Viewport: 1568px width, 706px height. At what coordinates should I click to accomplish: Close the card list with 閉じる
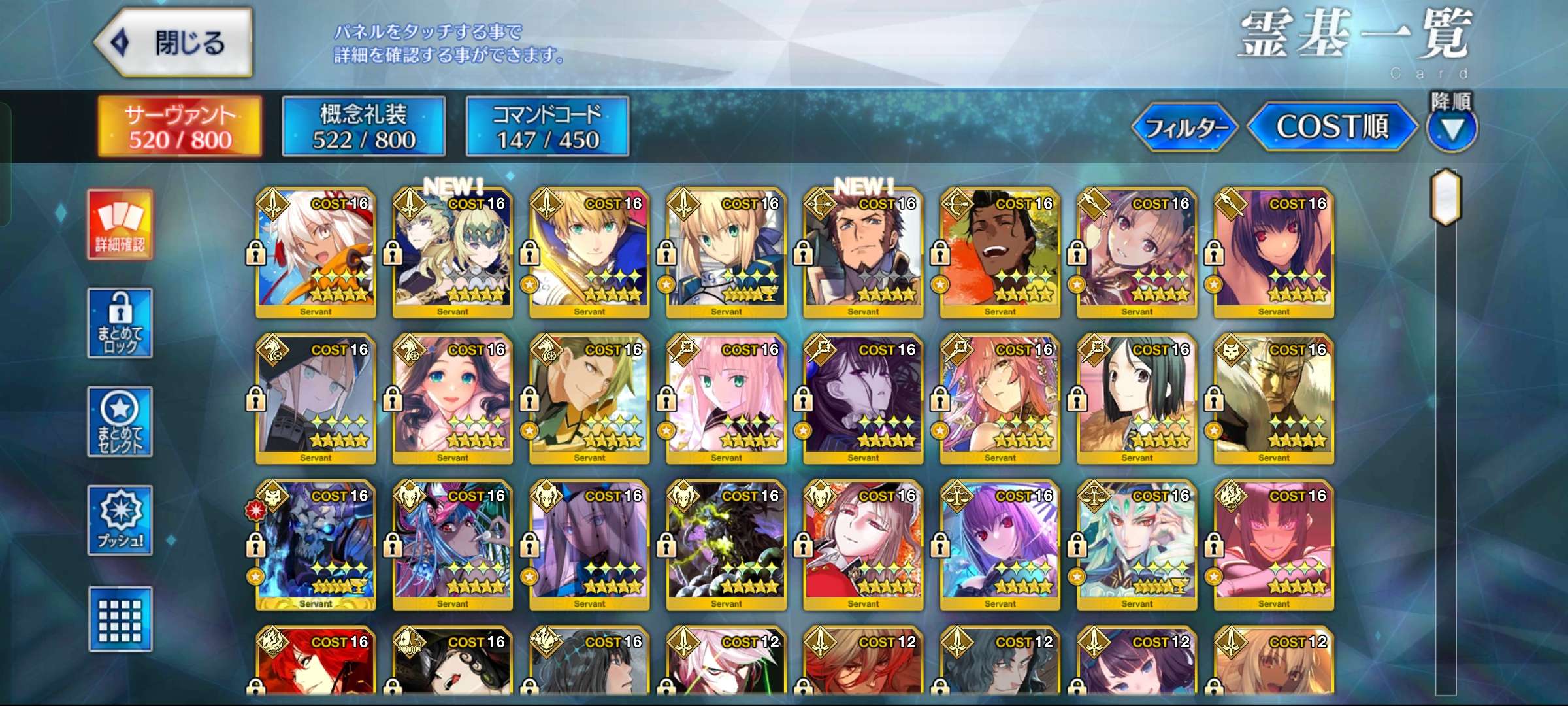pos(174,43)
